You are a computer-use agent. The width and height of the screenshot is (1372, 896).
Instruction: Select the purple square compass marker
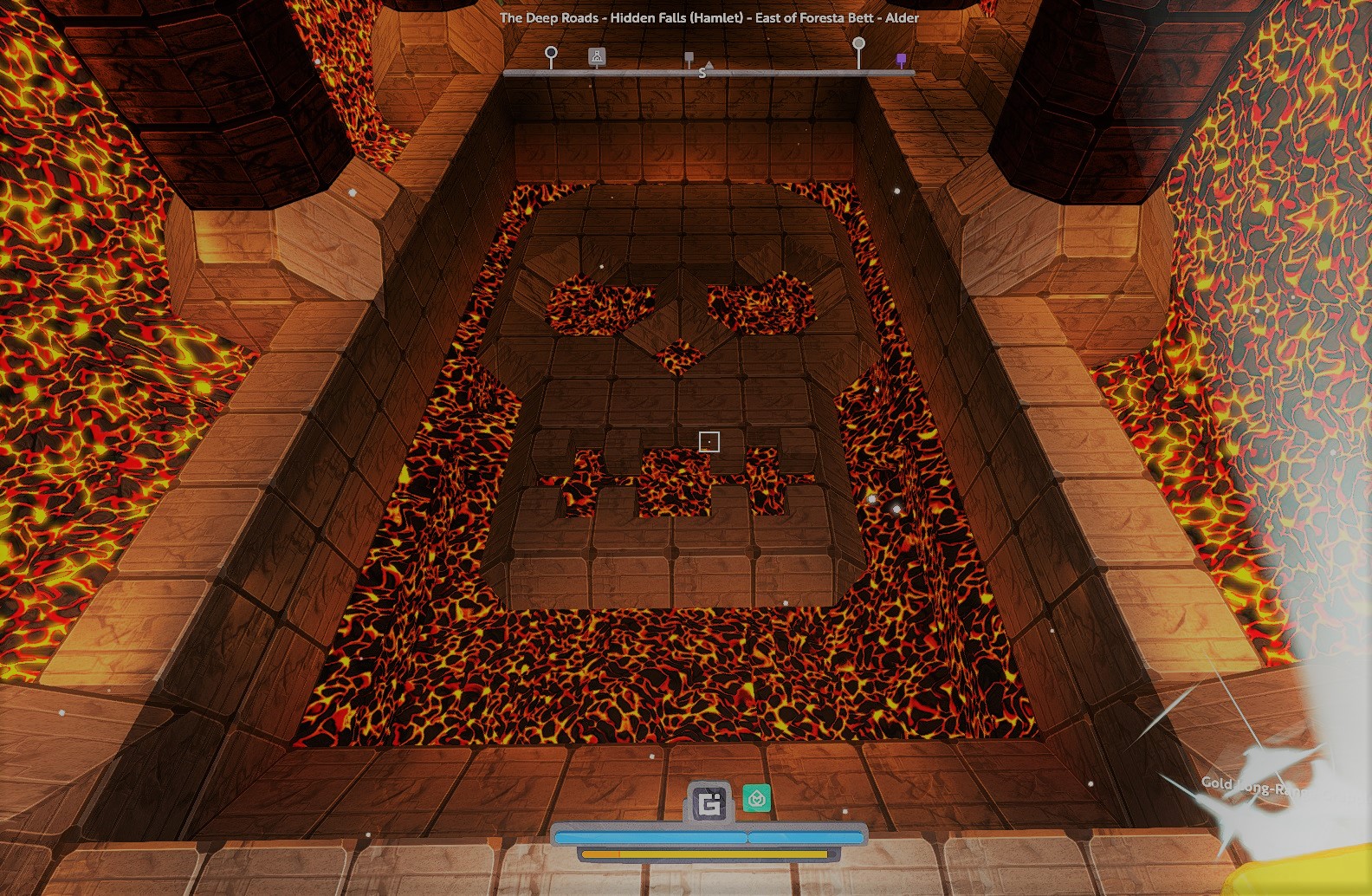coord(901,59)
